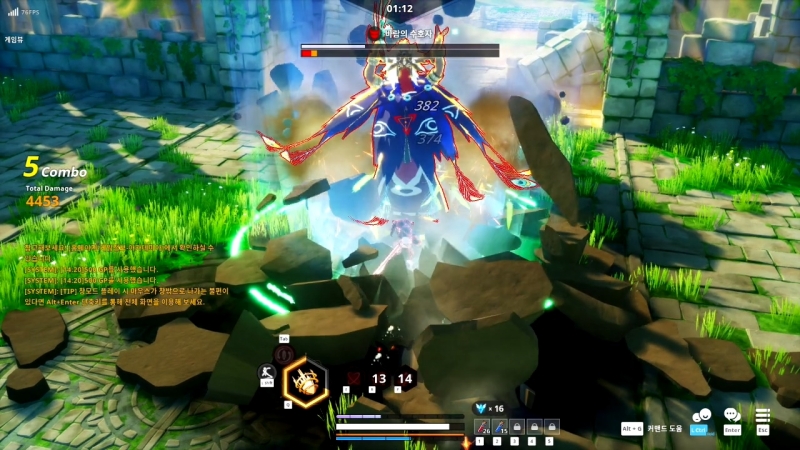Select the skill on cooldown showing 13

[x=379, y=379]
